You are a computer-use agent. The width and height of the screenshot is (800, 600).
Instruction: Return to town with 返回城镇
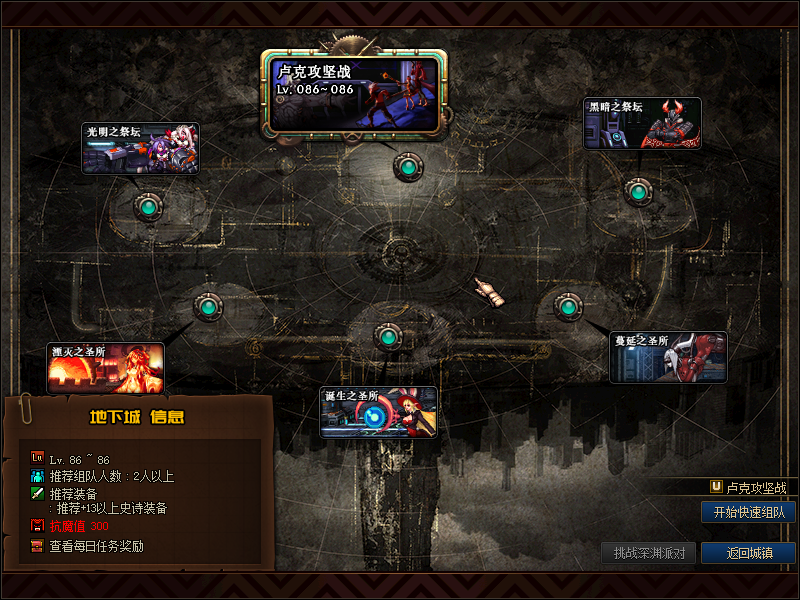pos(748,553)
